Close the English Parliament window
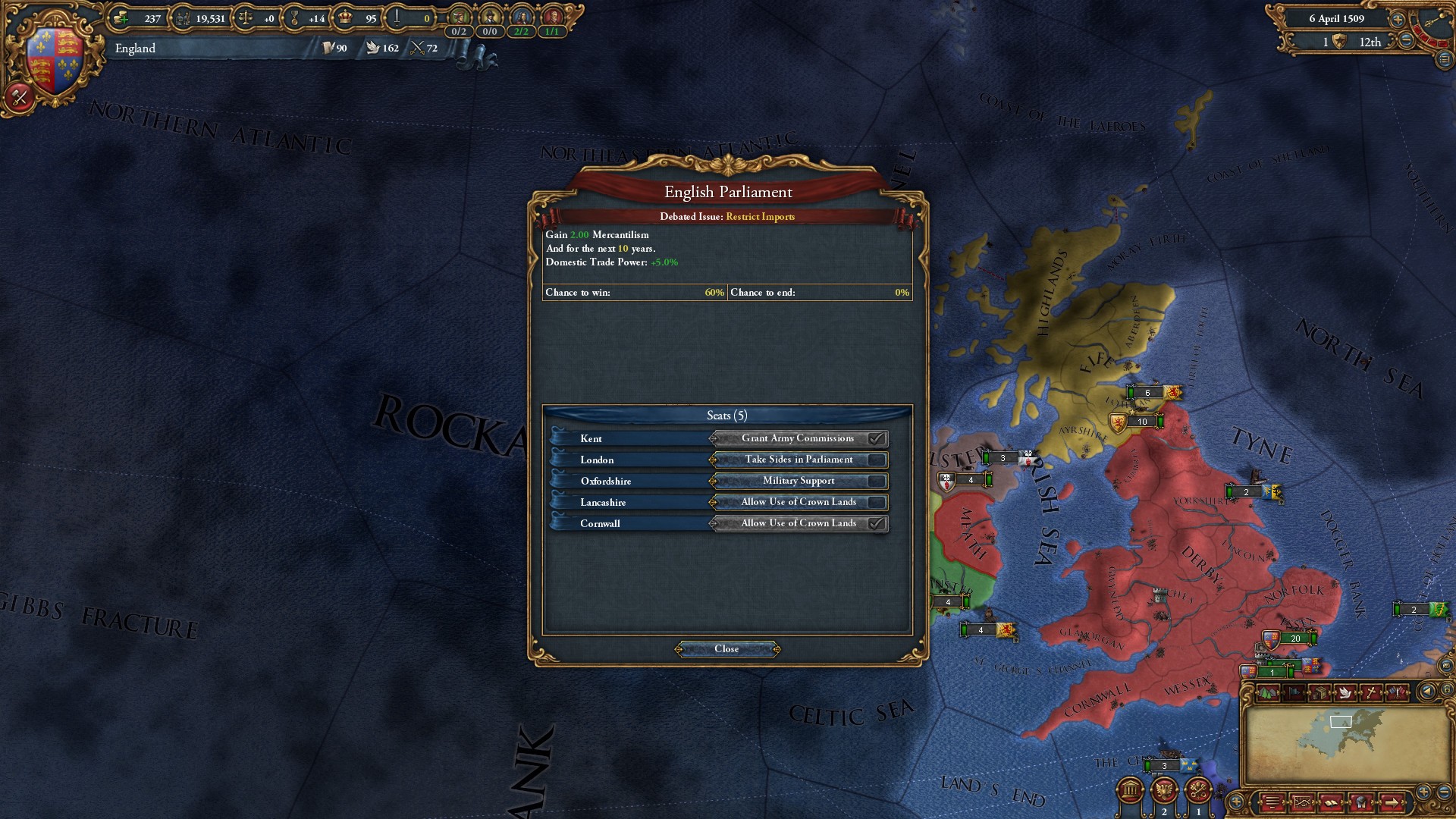 726,649
